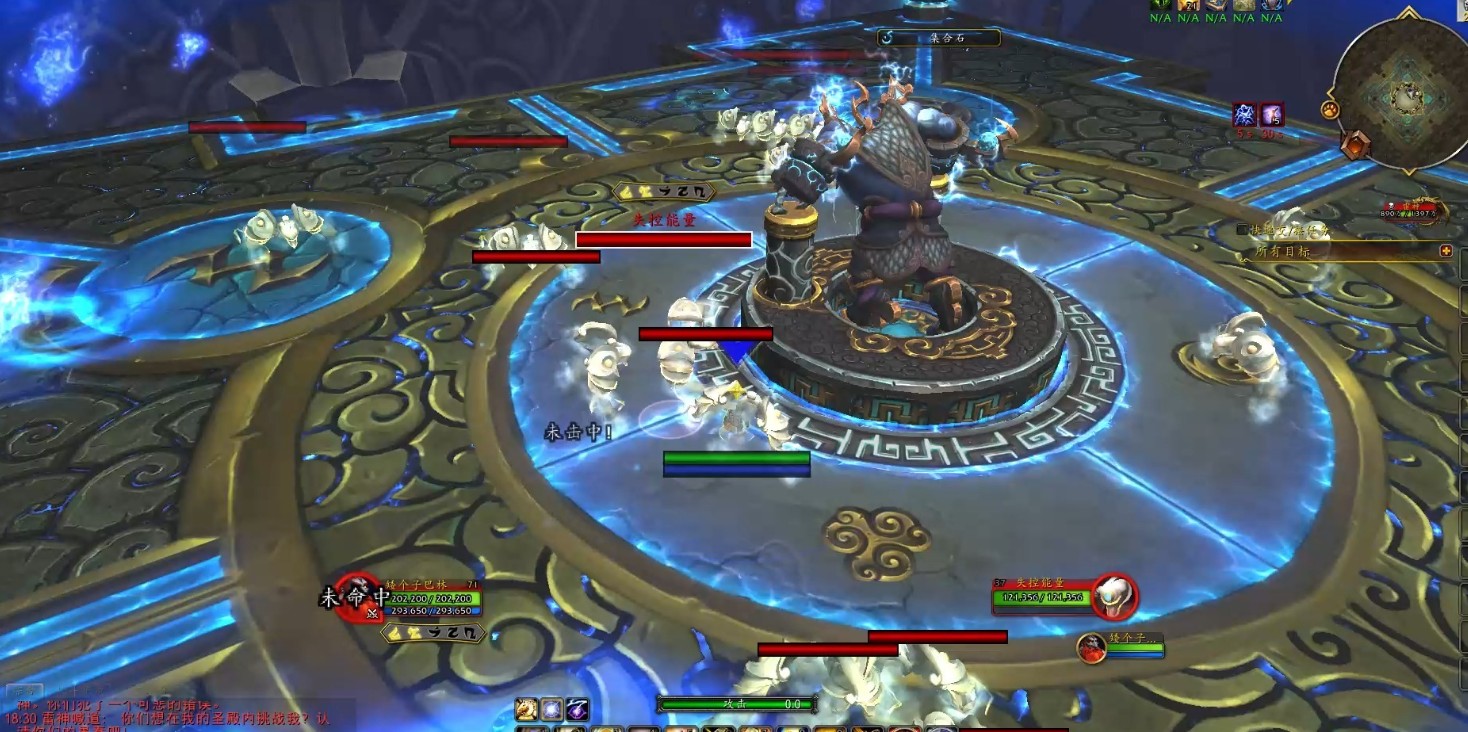Click the 失控能量 target portrait
Screen dimensions: 1468x732
coord(1113,597)
